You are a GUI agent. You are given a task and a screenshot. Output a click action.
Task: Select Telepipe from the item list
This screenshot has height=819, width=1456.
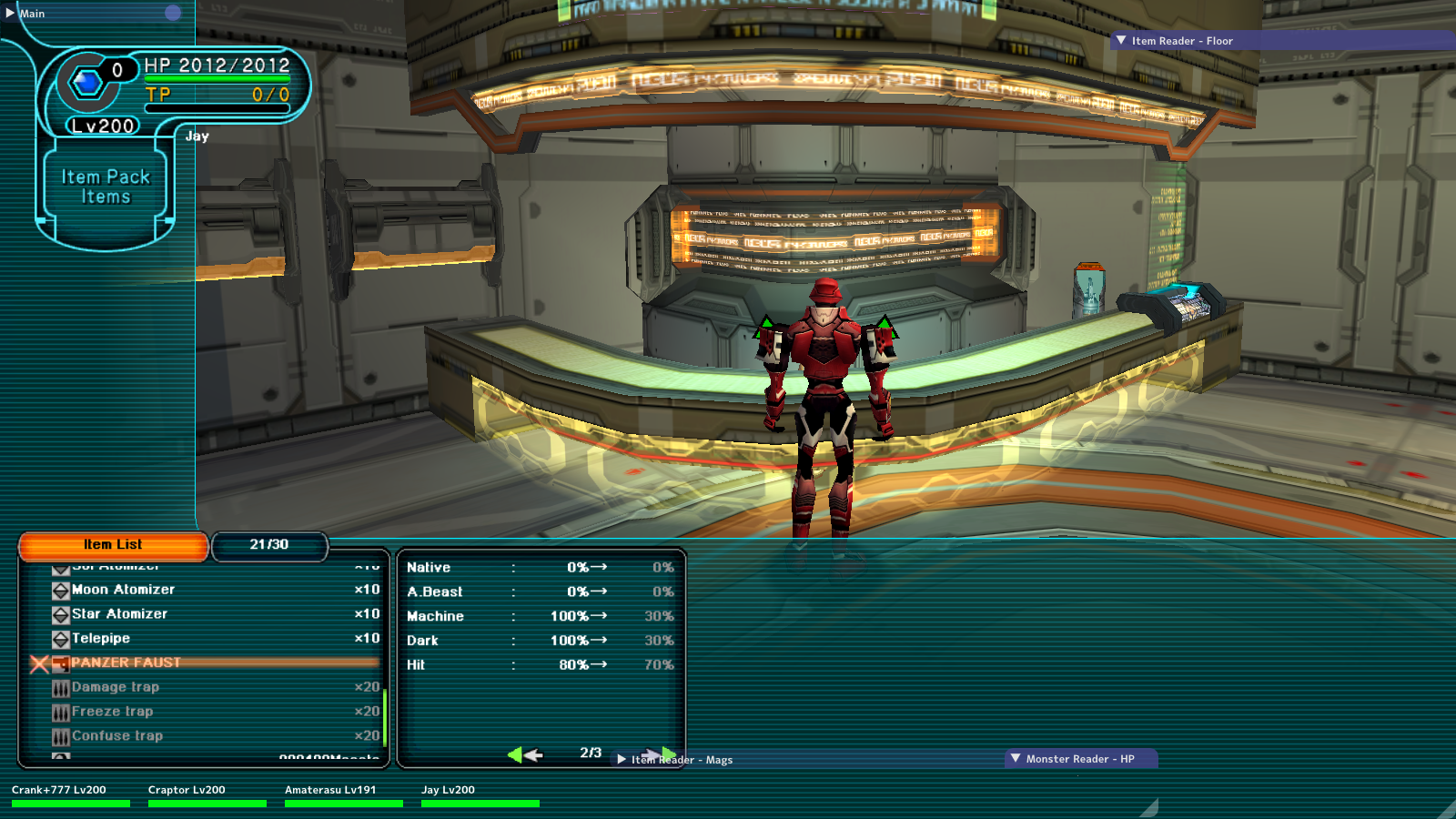click(x=101, y=639)
